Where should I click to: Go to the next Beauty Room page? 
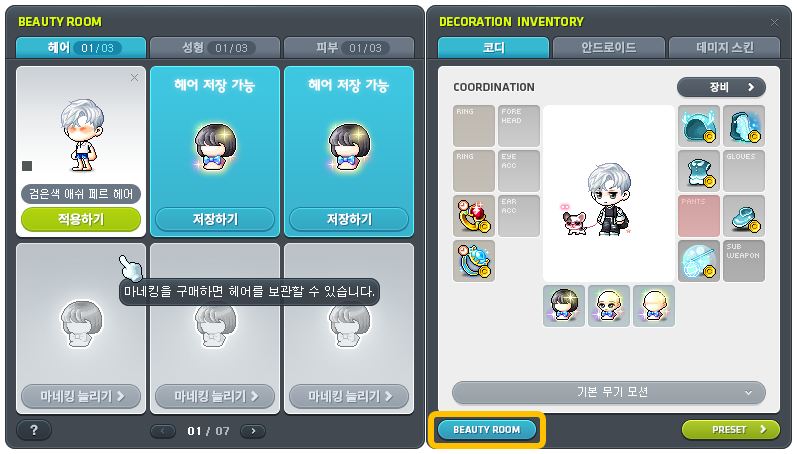(x=253, y=431)
